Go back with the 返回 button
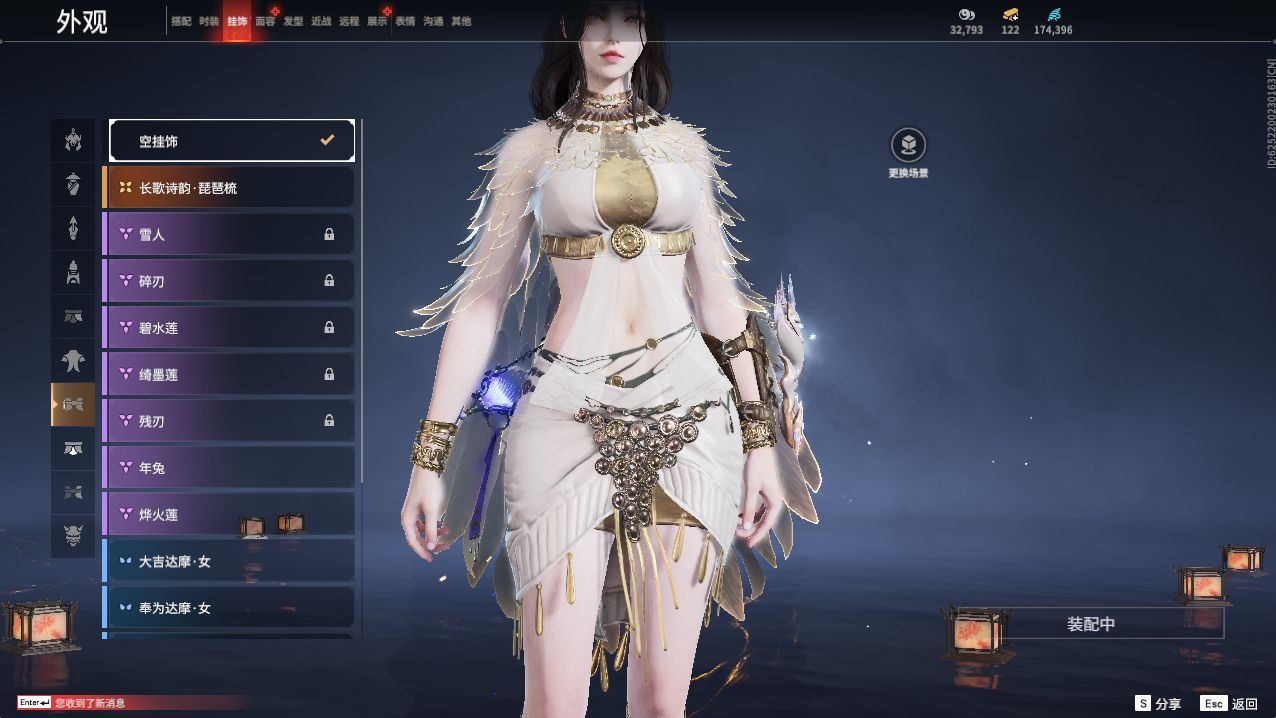 coord(1230,704)
